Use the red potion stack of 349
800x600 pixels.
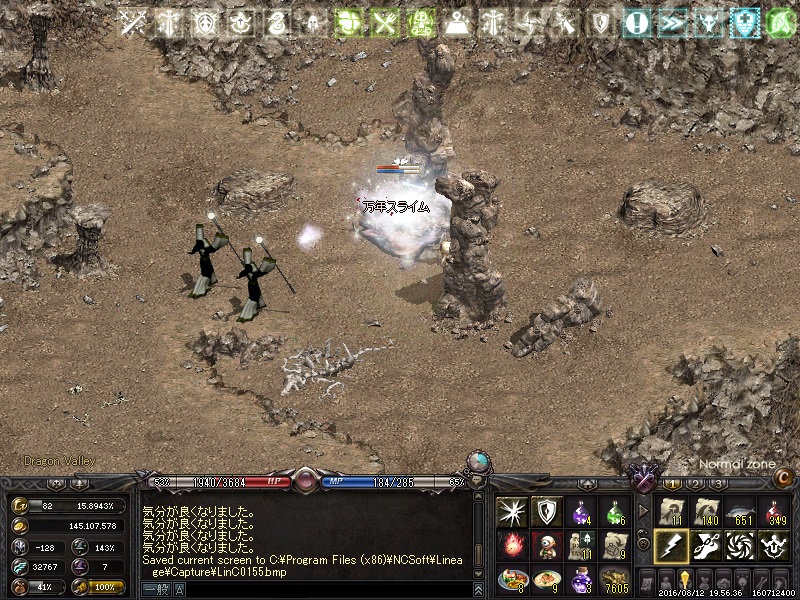[773, 512]
